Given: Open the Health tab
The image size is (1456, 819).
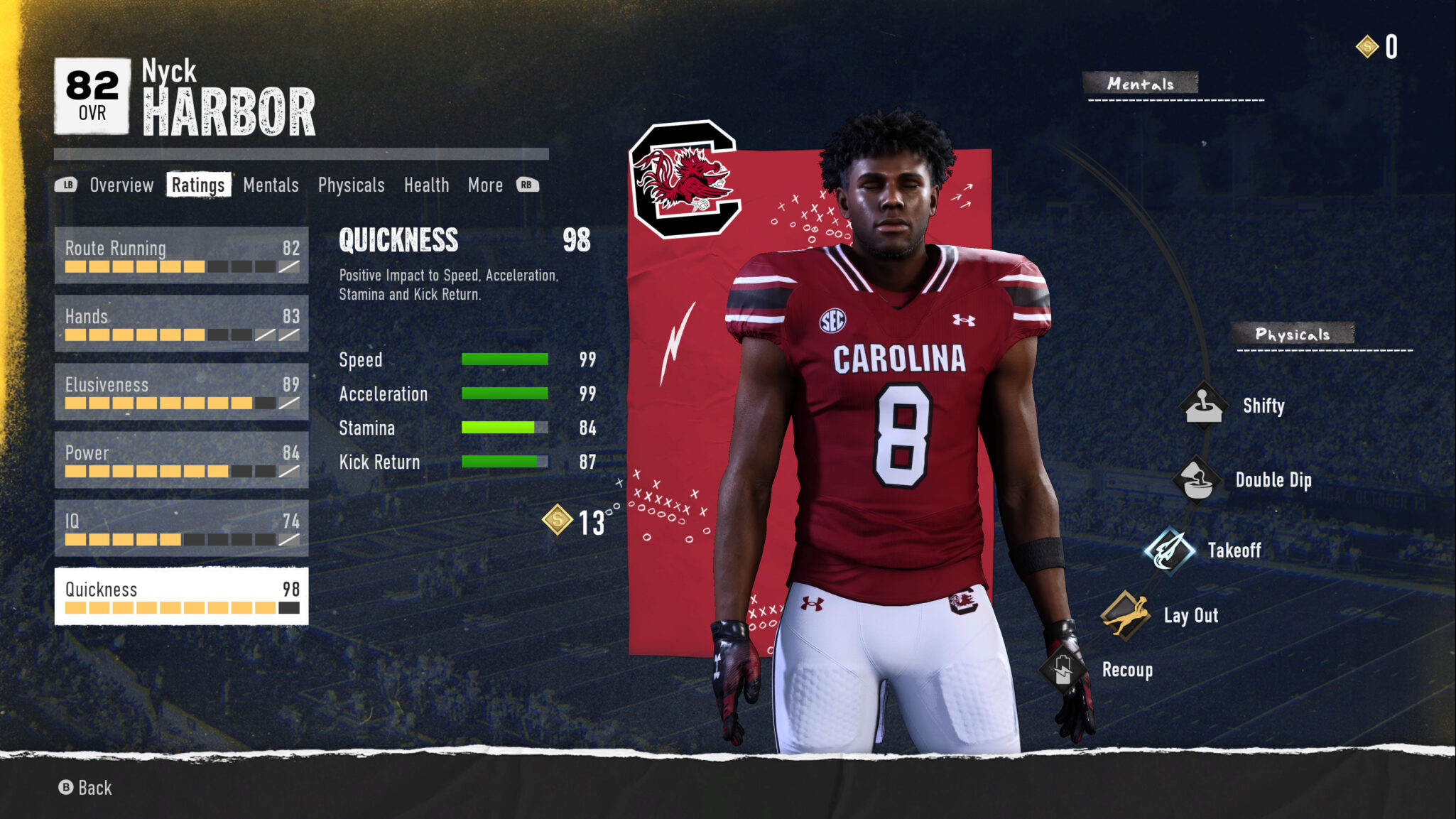Looking at the screenshot, I should (x=427, y=185).
